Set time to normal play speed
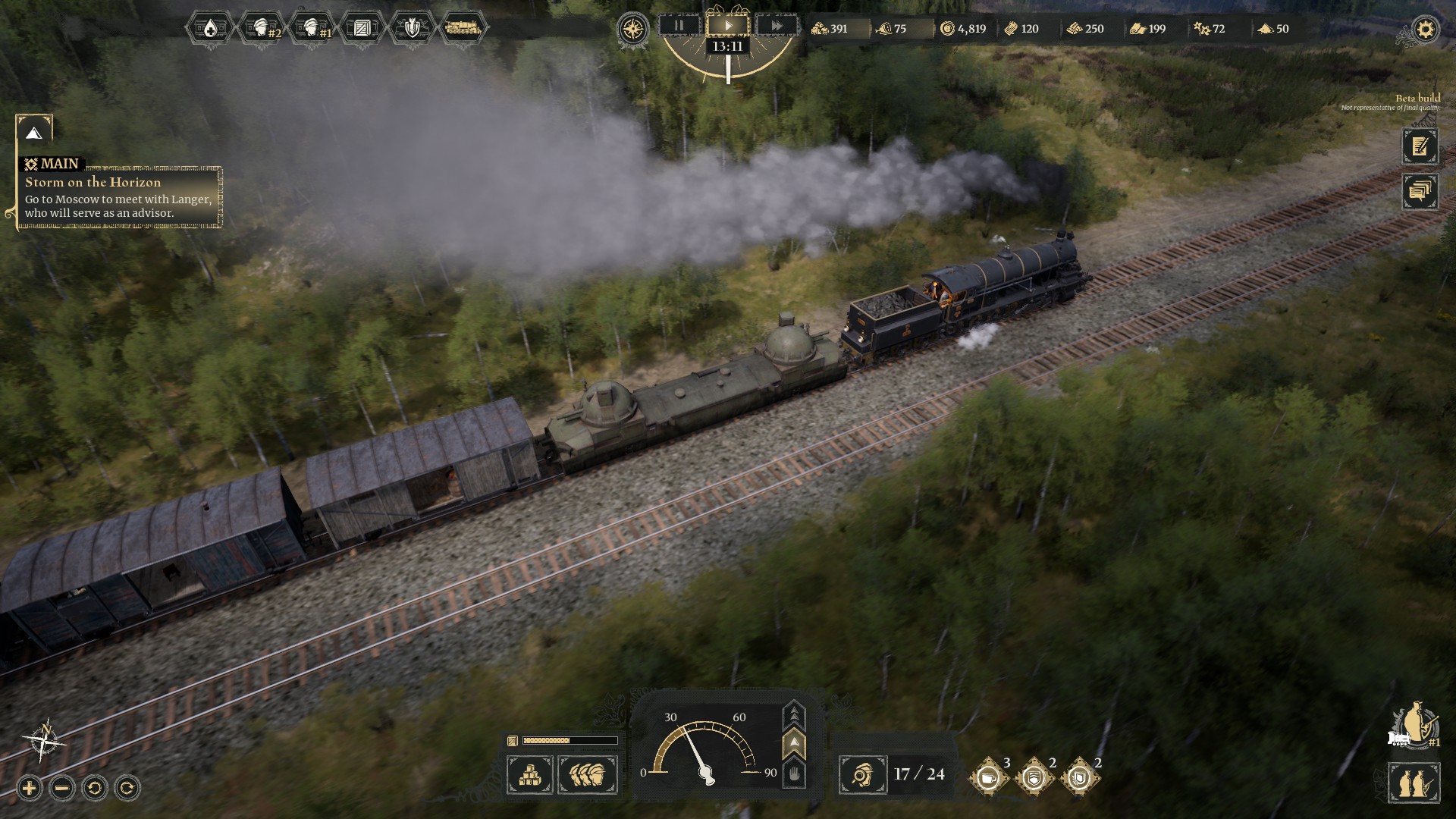 (728, 26)
